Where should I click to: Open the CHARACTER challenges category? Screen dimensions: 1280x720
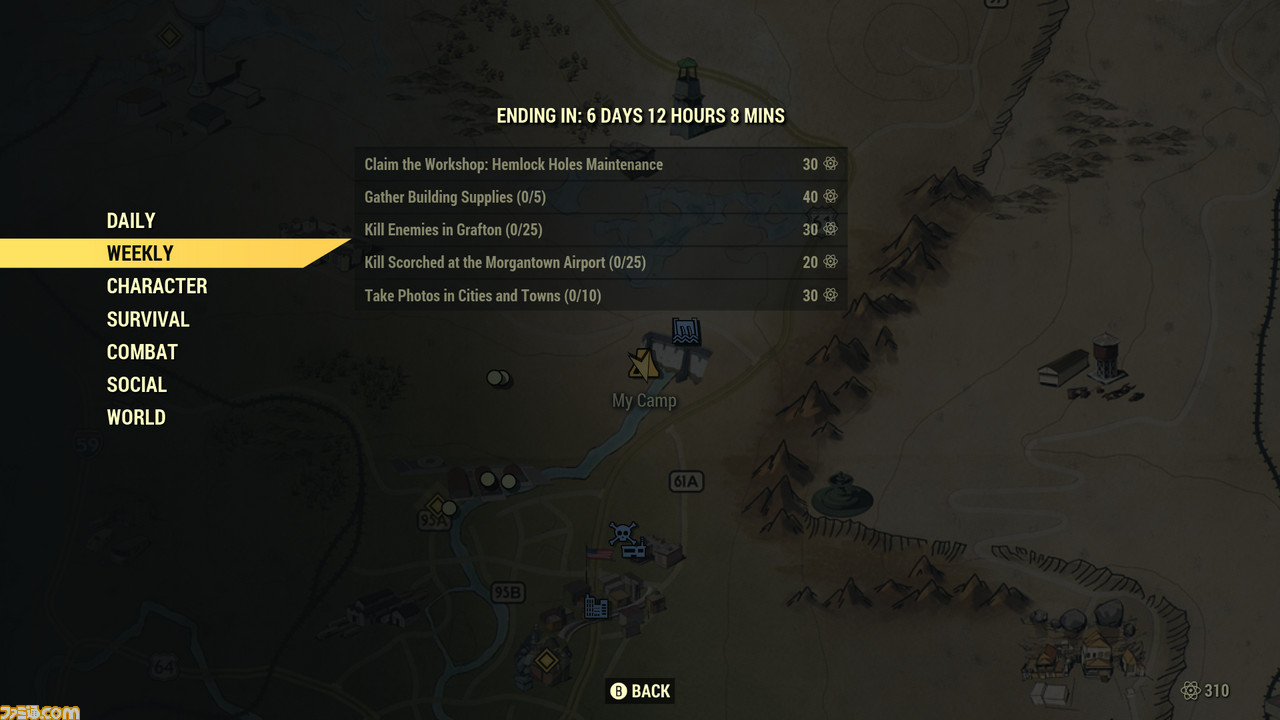click(157, 286)
